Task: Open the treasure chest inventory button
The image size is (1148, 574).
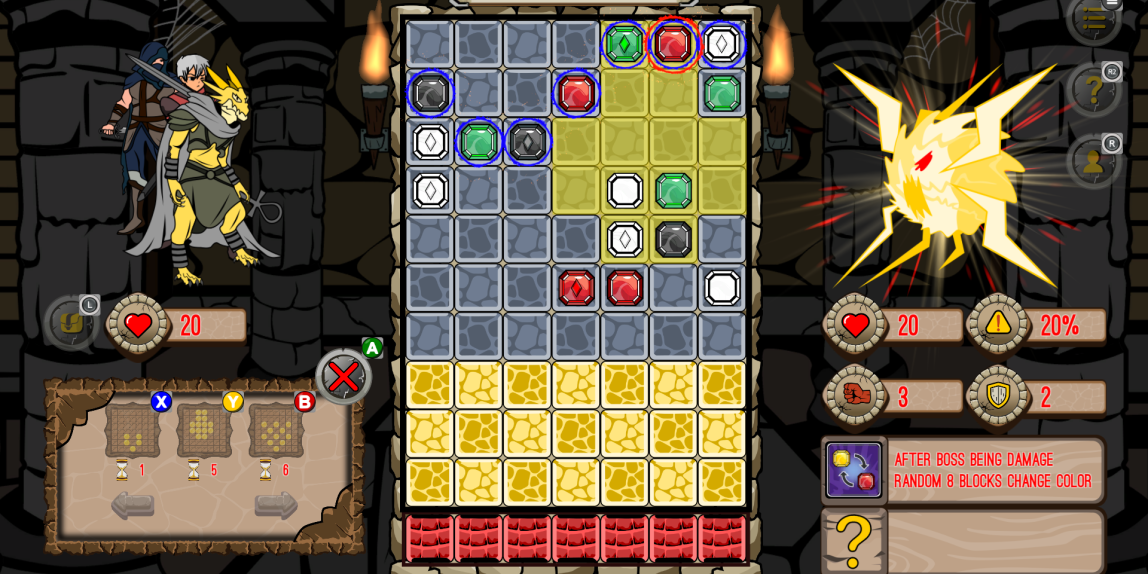Action: click(71, 322)
